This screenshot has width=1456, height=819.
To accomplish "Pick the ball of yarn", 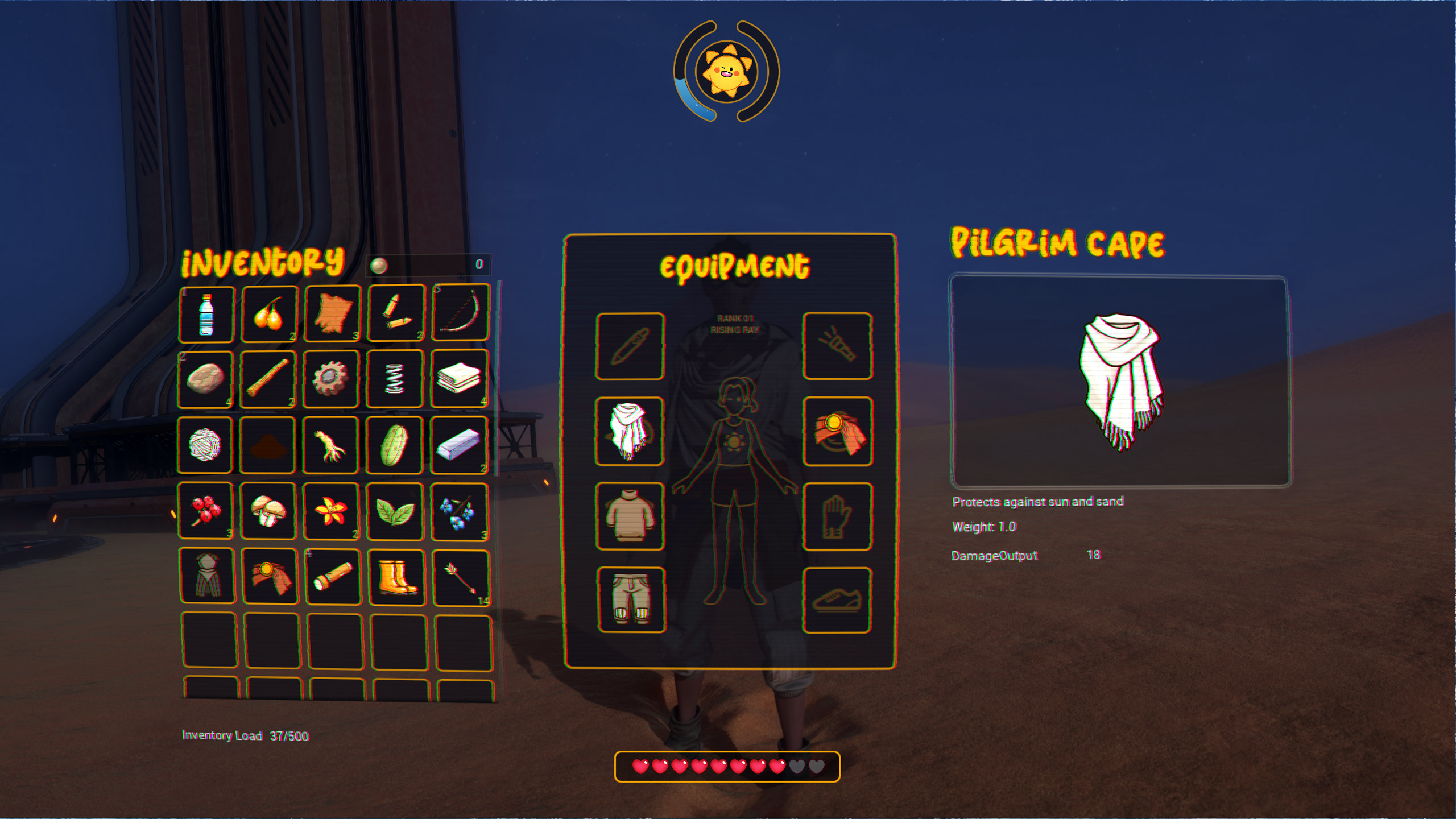I will coord(205,445).
